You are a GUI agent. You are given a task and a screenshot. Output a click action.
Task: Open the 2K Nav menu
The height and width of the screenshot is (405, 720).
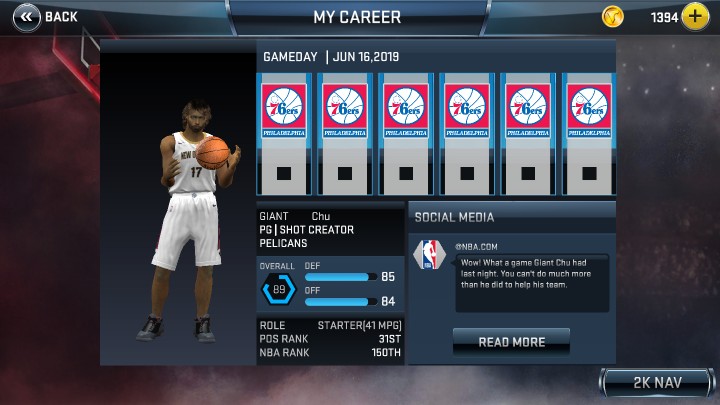coord(656,383)
